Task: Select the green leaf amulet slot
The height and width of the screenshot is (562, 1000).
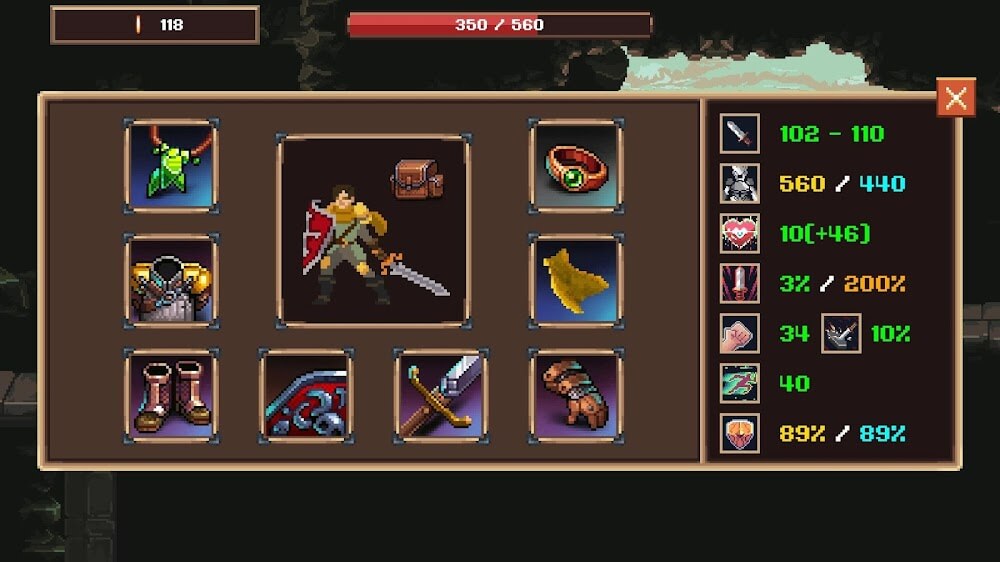Action: point(171,166)
